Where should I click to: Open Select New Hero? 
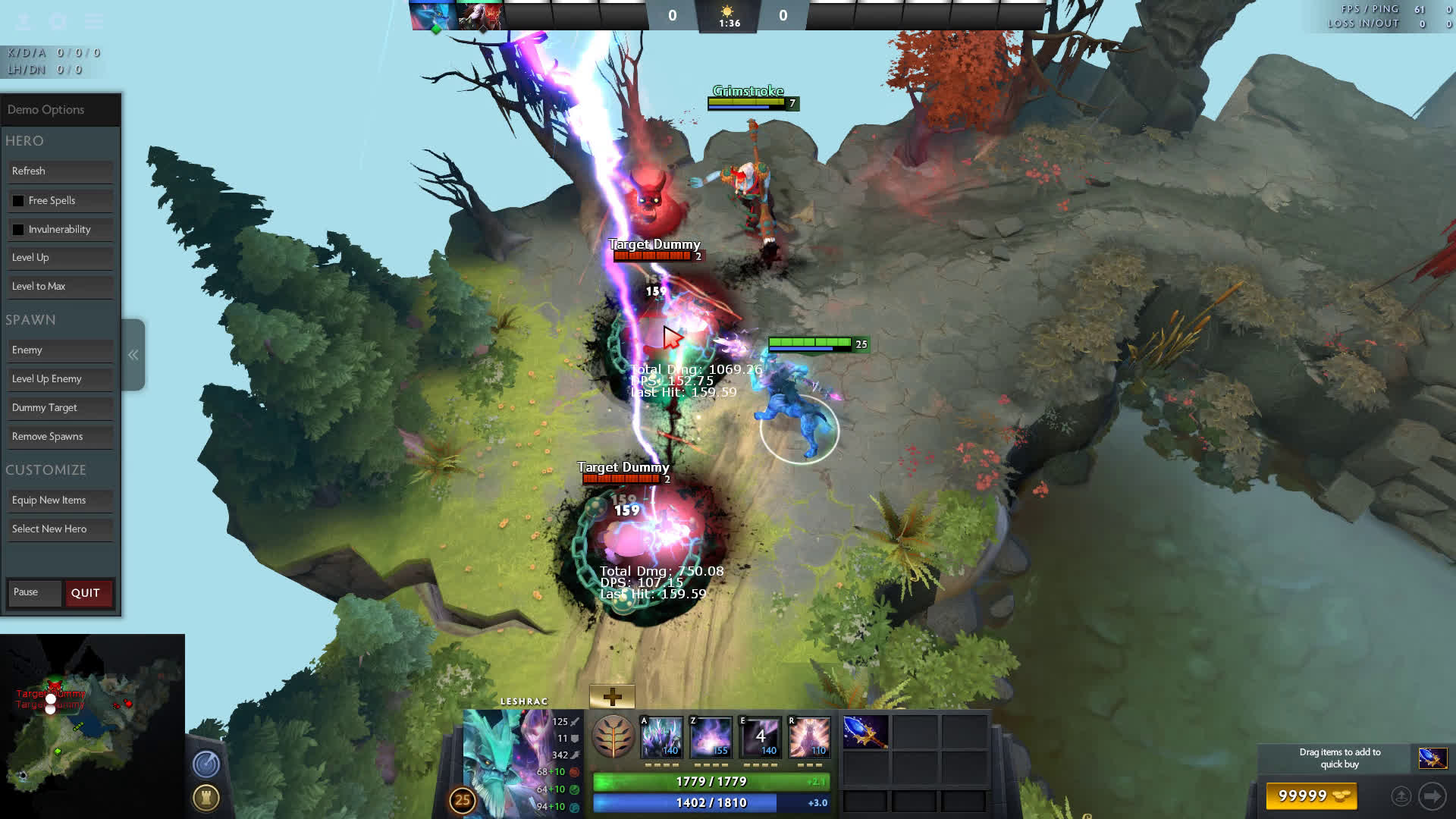(60, 529)
